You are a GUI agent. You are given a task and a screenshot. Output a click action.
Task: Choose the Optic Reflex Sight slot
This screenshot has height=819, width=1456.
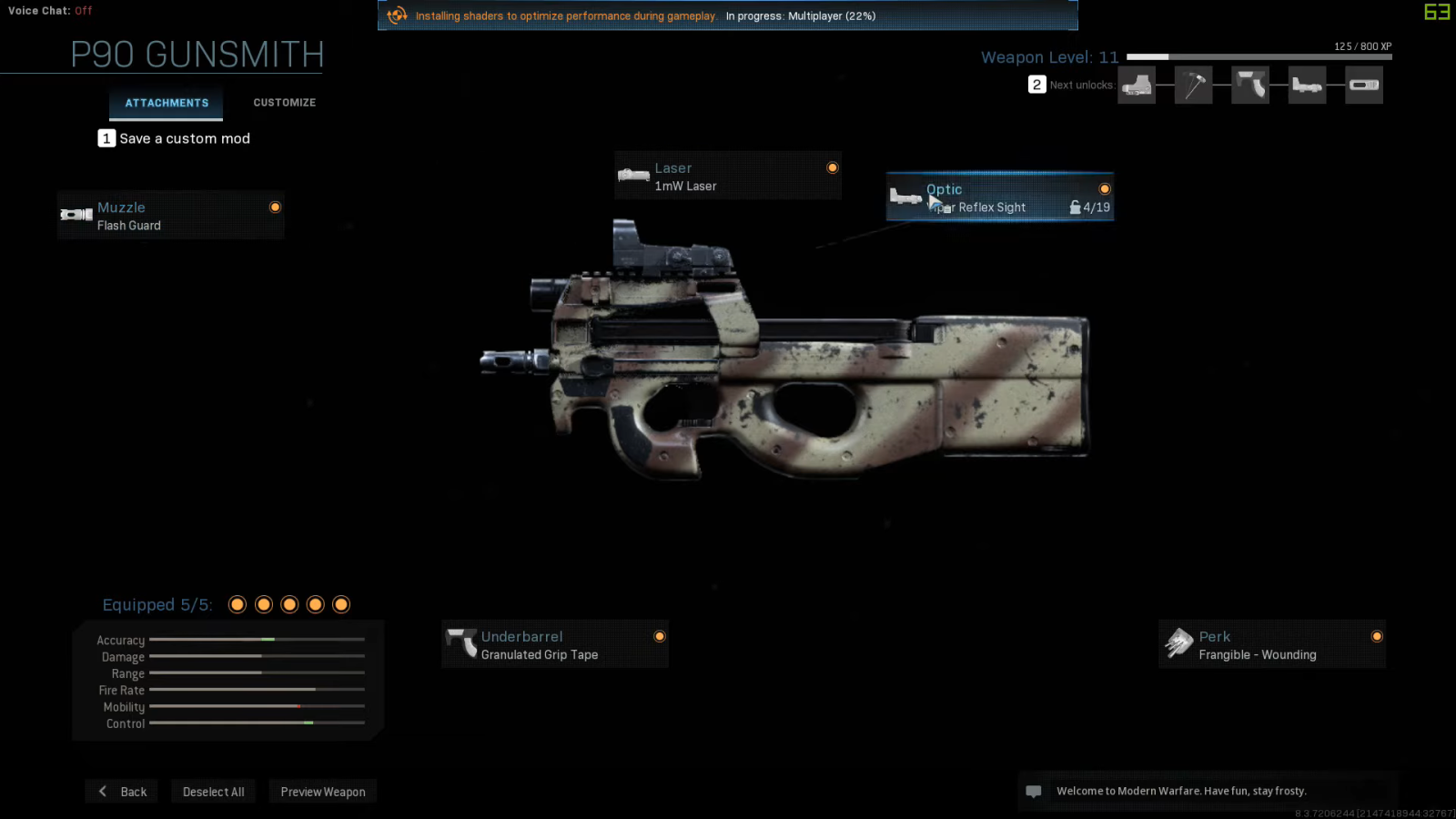coord(999,197)
